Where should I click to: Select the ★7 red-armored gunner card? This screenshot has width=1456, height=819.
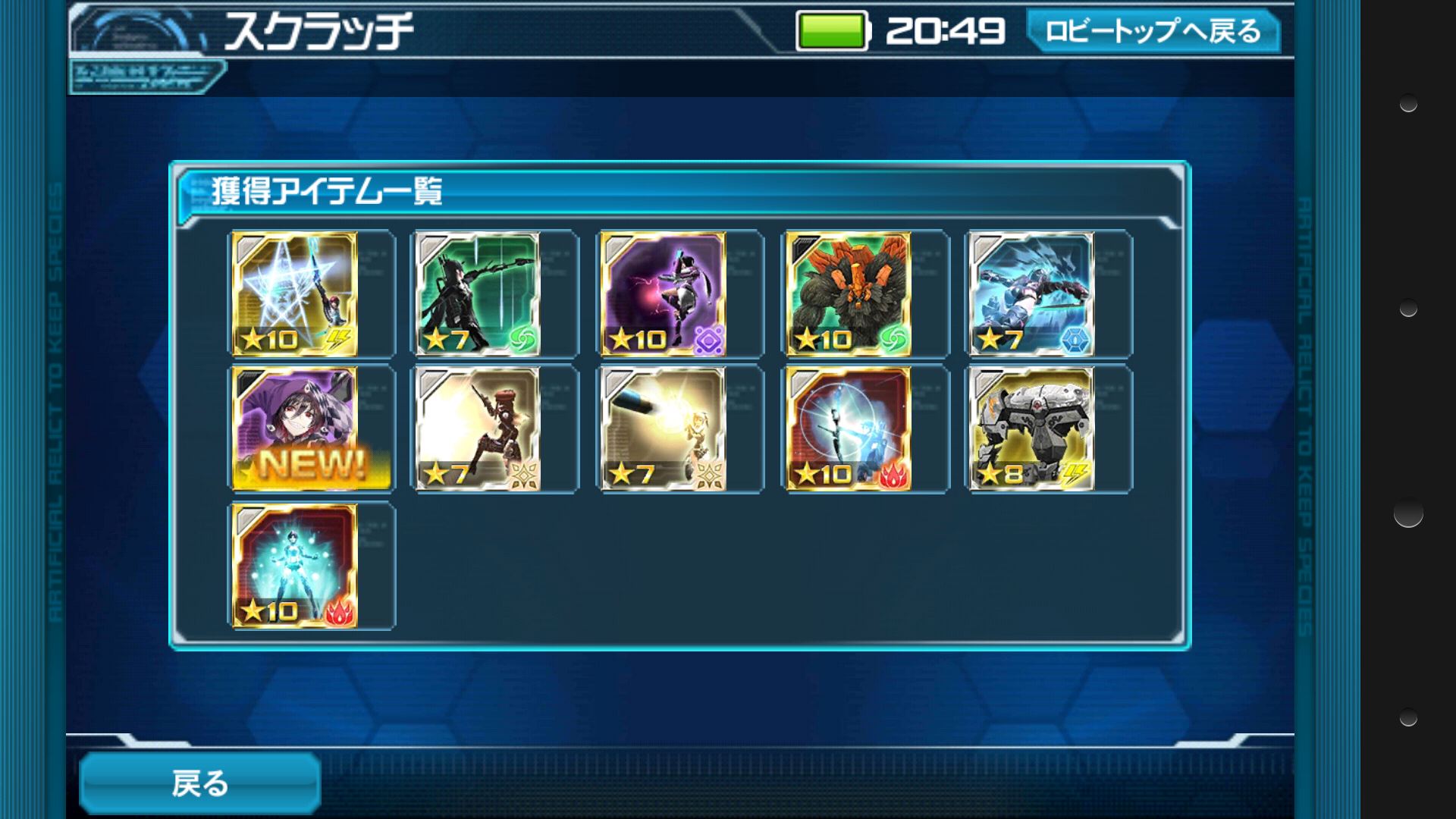coord(479,429)
